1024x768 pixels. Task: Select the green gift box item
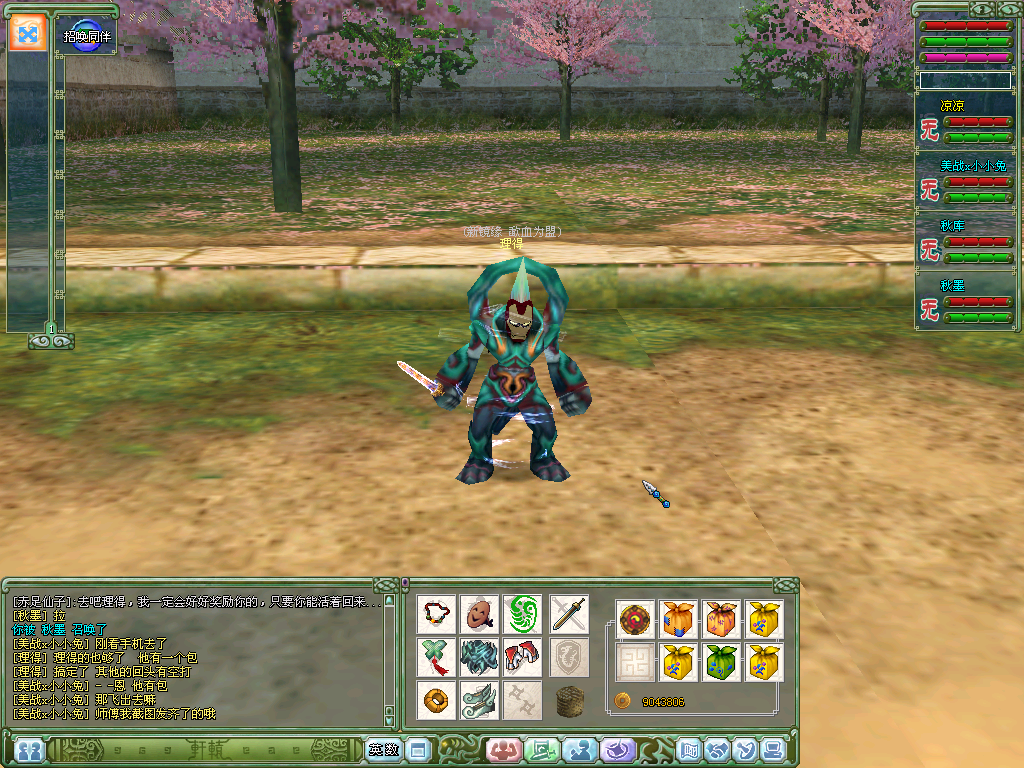[x=721, y=661]
